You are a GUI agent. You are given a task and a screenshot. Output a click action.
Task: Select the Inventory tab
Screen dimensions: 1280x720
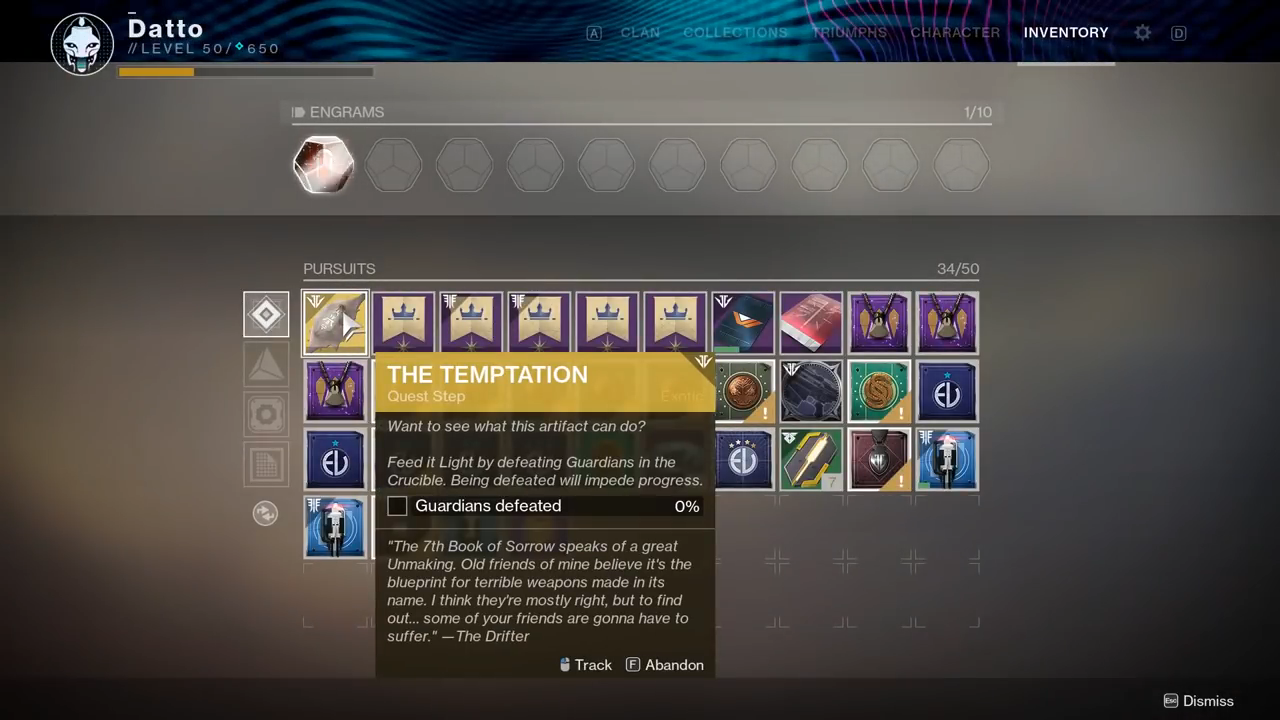click(x=1066, y=33)
